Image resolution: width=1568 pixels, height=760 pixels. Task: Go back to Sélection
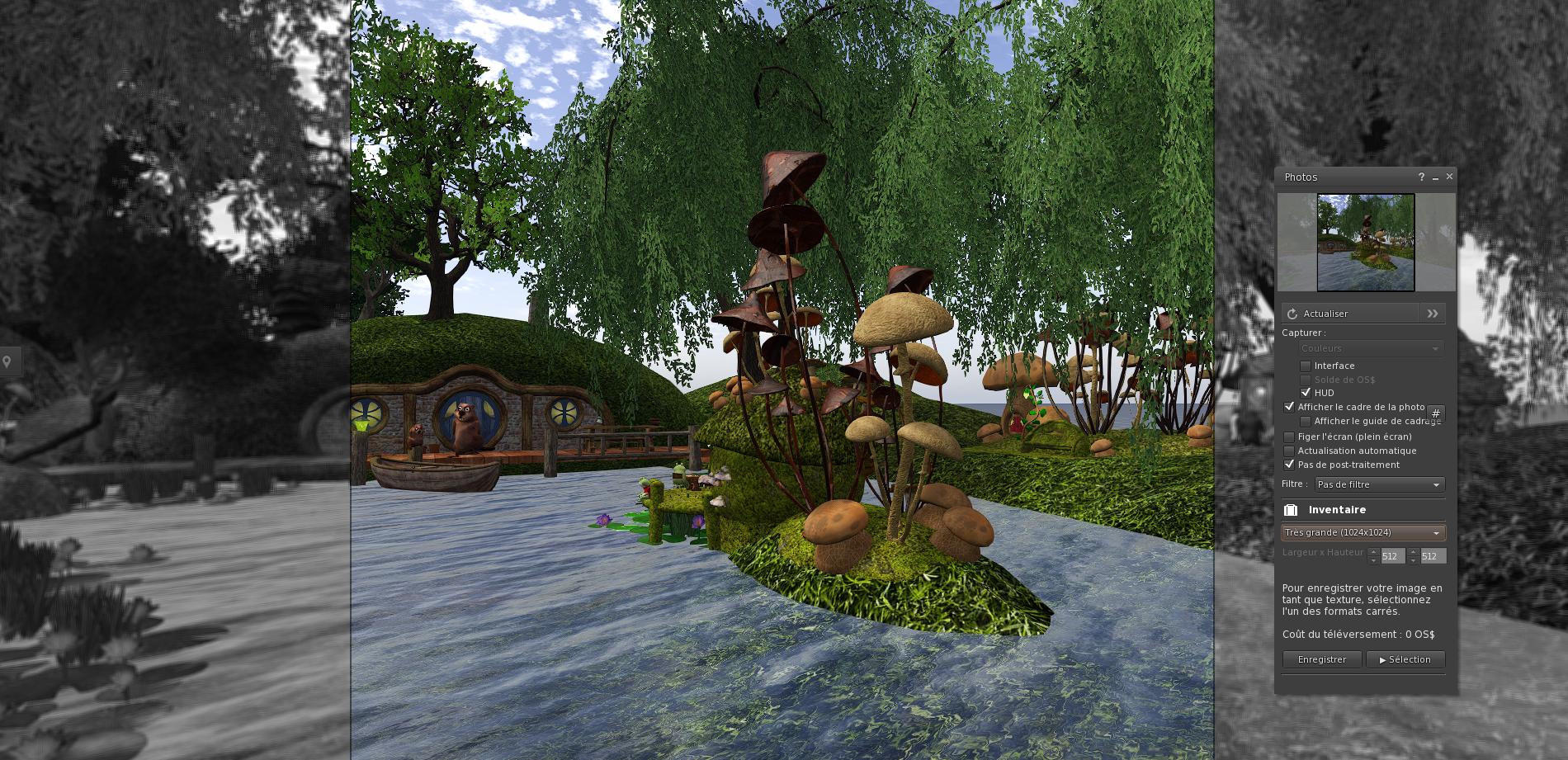point(1405,659)
